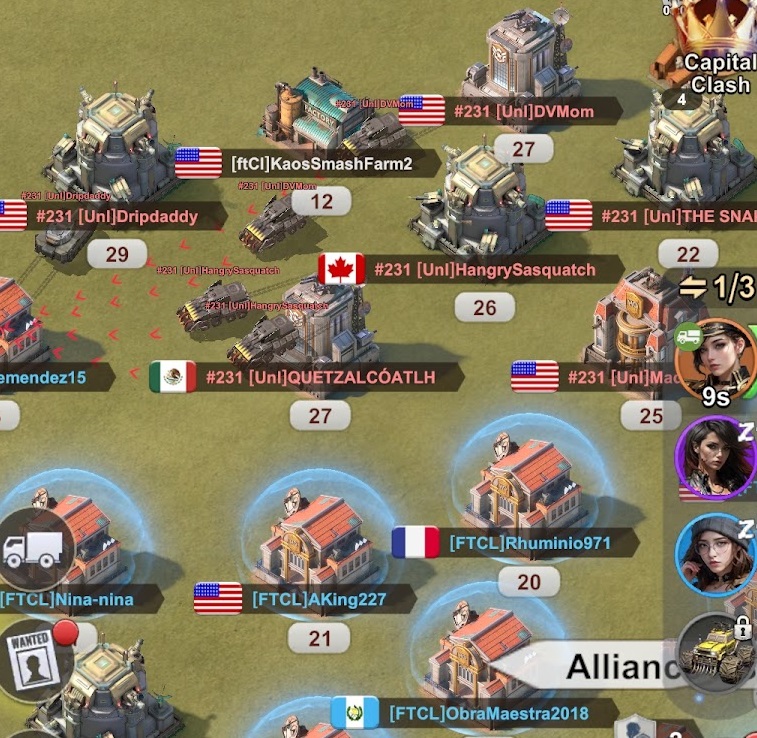Viewport: 757px width, 738px height.
Task: Tap the white truck icon
Action: tap(35, 548)
